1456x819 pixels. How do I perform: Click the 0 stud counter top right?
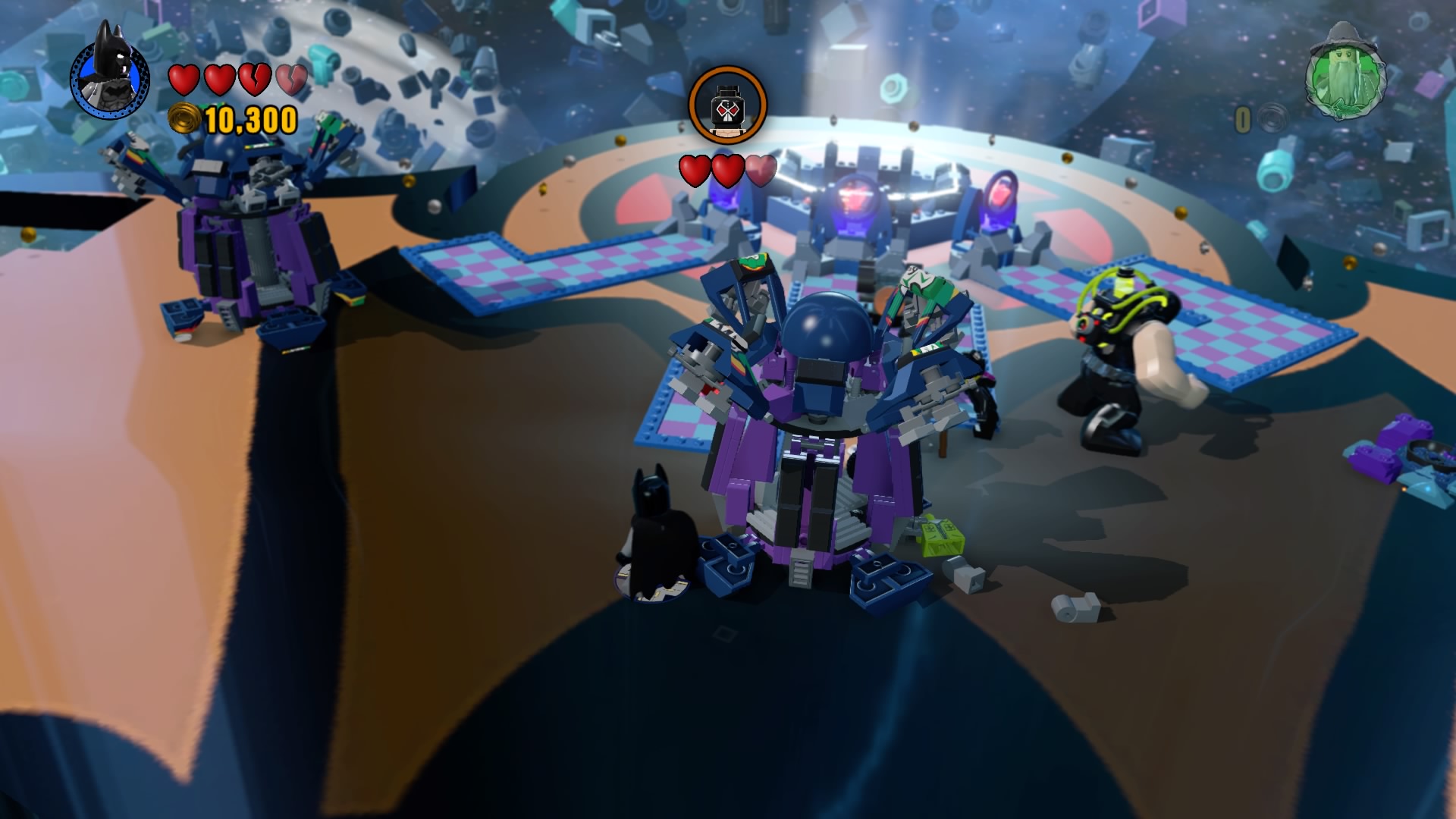(x=1243, y=119)
